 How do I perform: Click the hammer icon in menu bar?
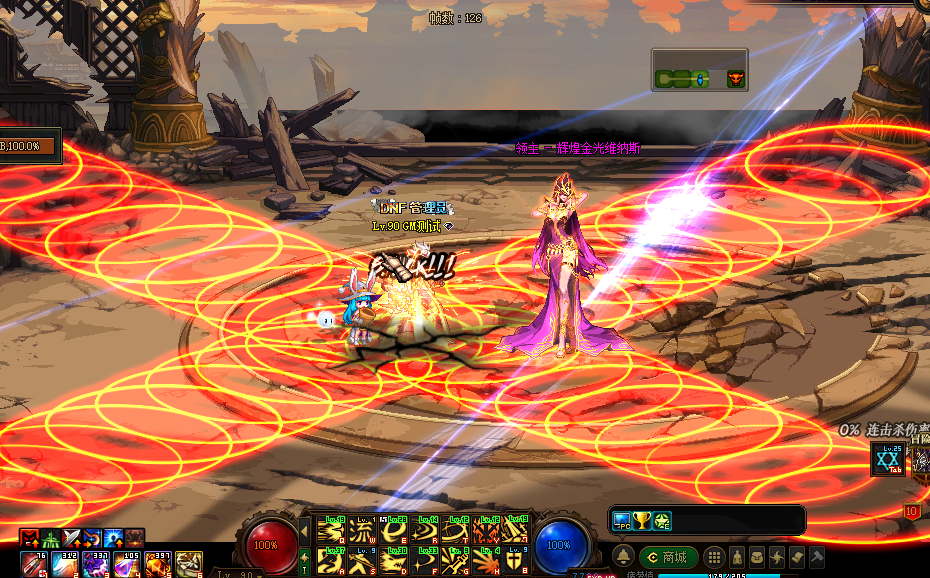(x=817, y=557)
